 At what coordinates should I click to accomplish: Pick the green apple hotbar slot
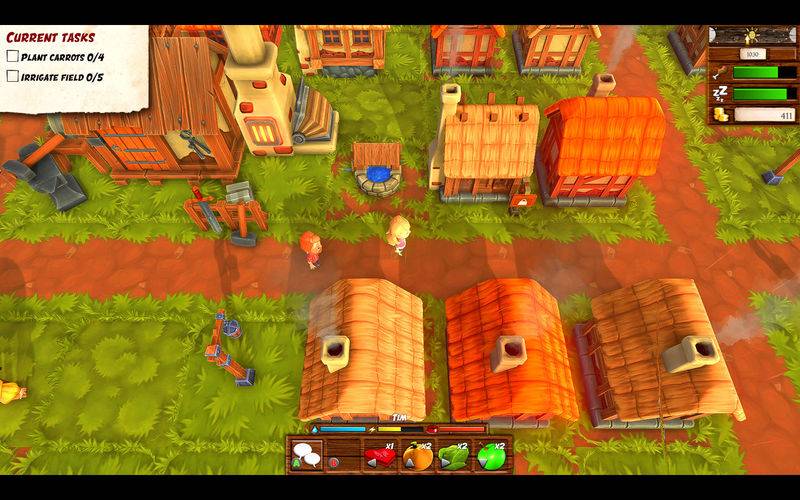click(x=490, y=458)
